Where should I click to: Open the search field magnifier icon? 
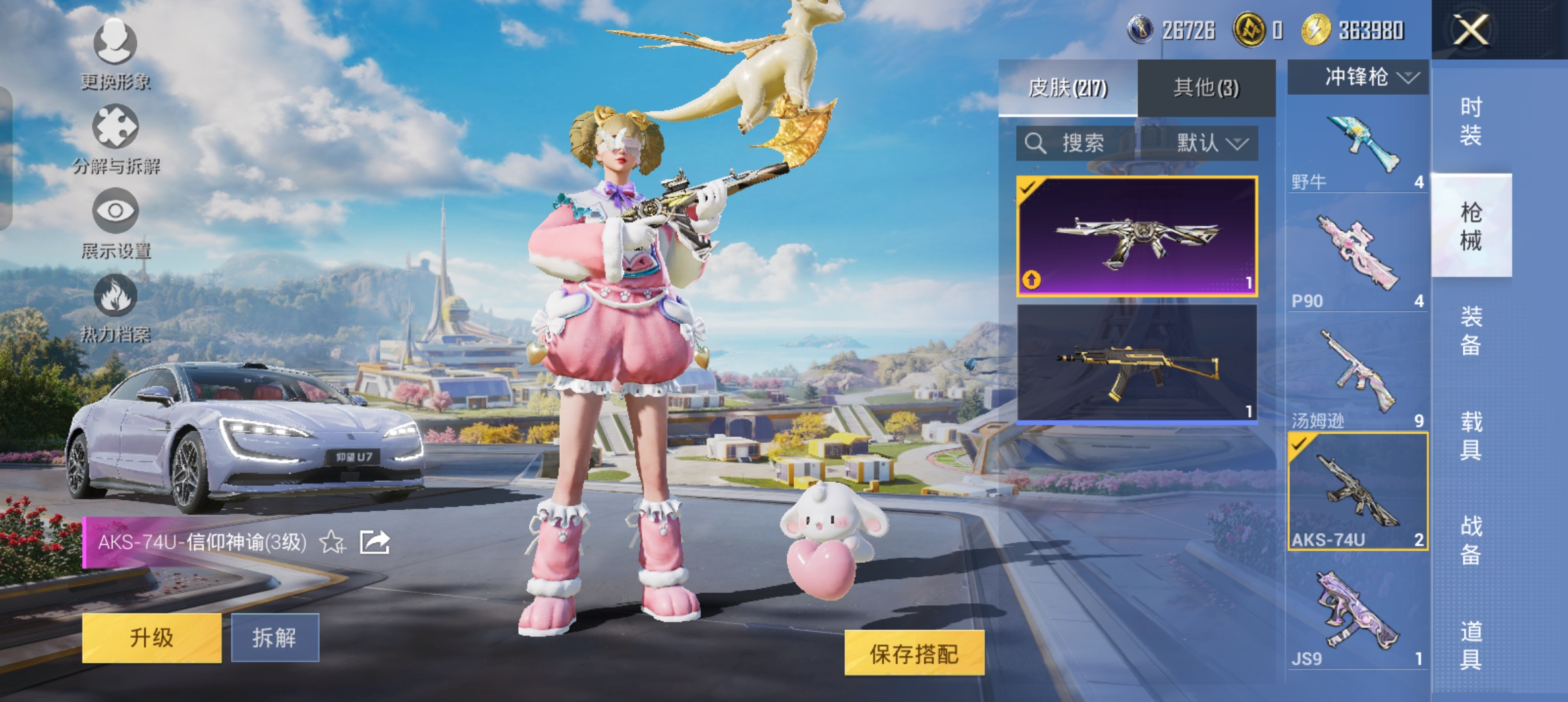coord(1036,144)
